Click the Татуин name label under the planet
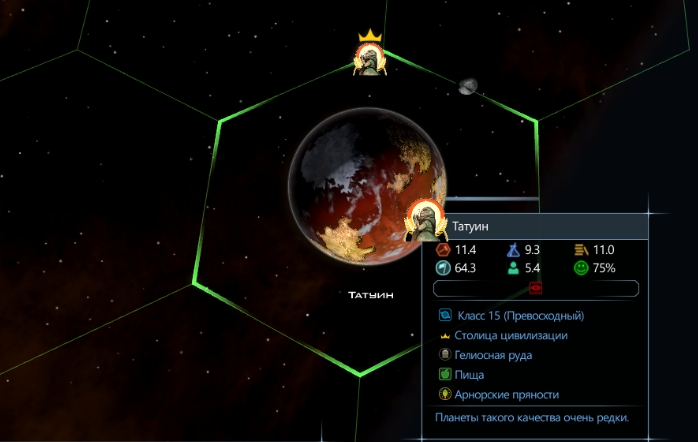The image size is (698, 442). click(371, 295)
